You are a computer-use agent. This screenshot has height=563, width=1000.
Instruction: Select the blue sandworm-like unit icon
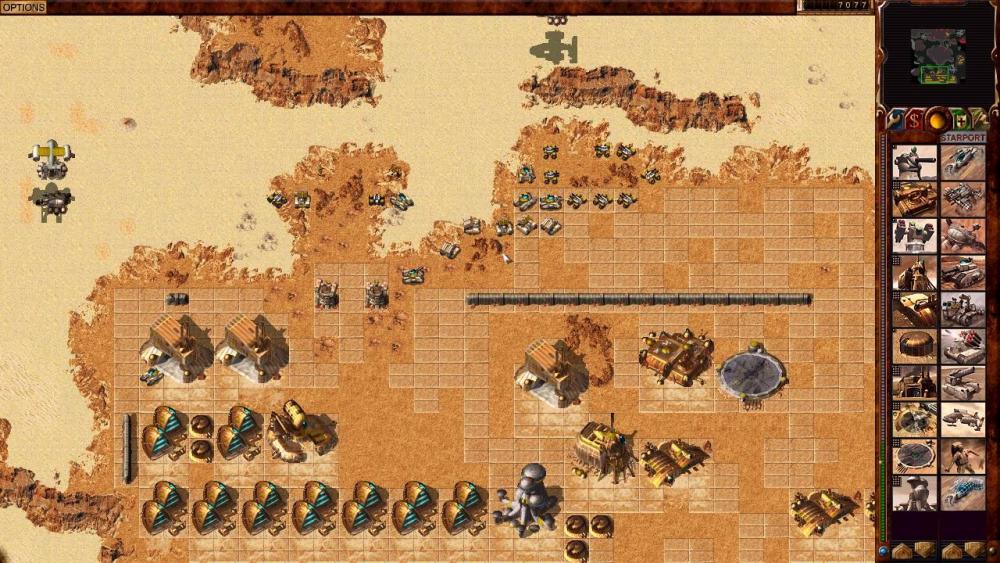[x=962, y=493]
